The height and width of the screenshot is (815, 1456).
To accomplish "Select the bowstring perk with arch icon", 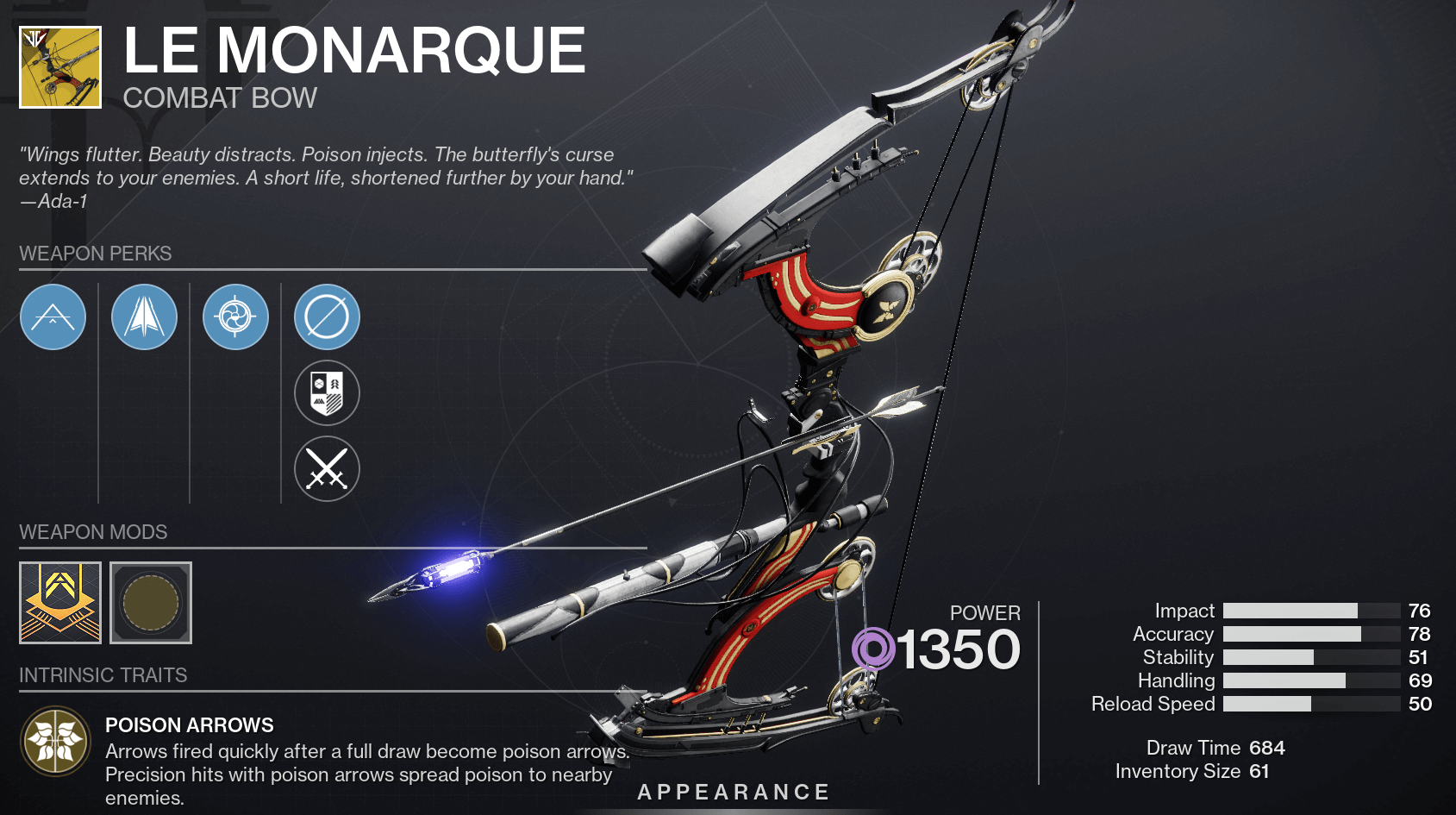I will (53, 317).
